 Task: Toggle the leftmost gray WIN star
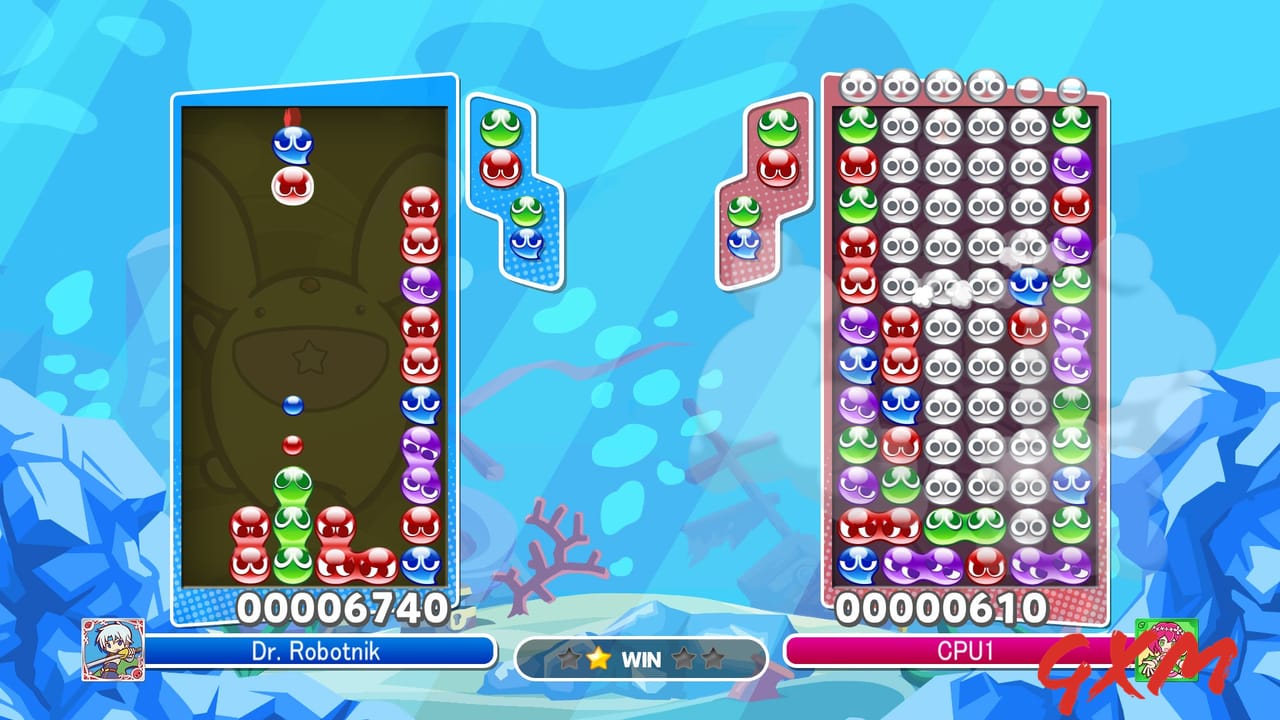coord(568,659)
